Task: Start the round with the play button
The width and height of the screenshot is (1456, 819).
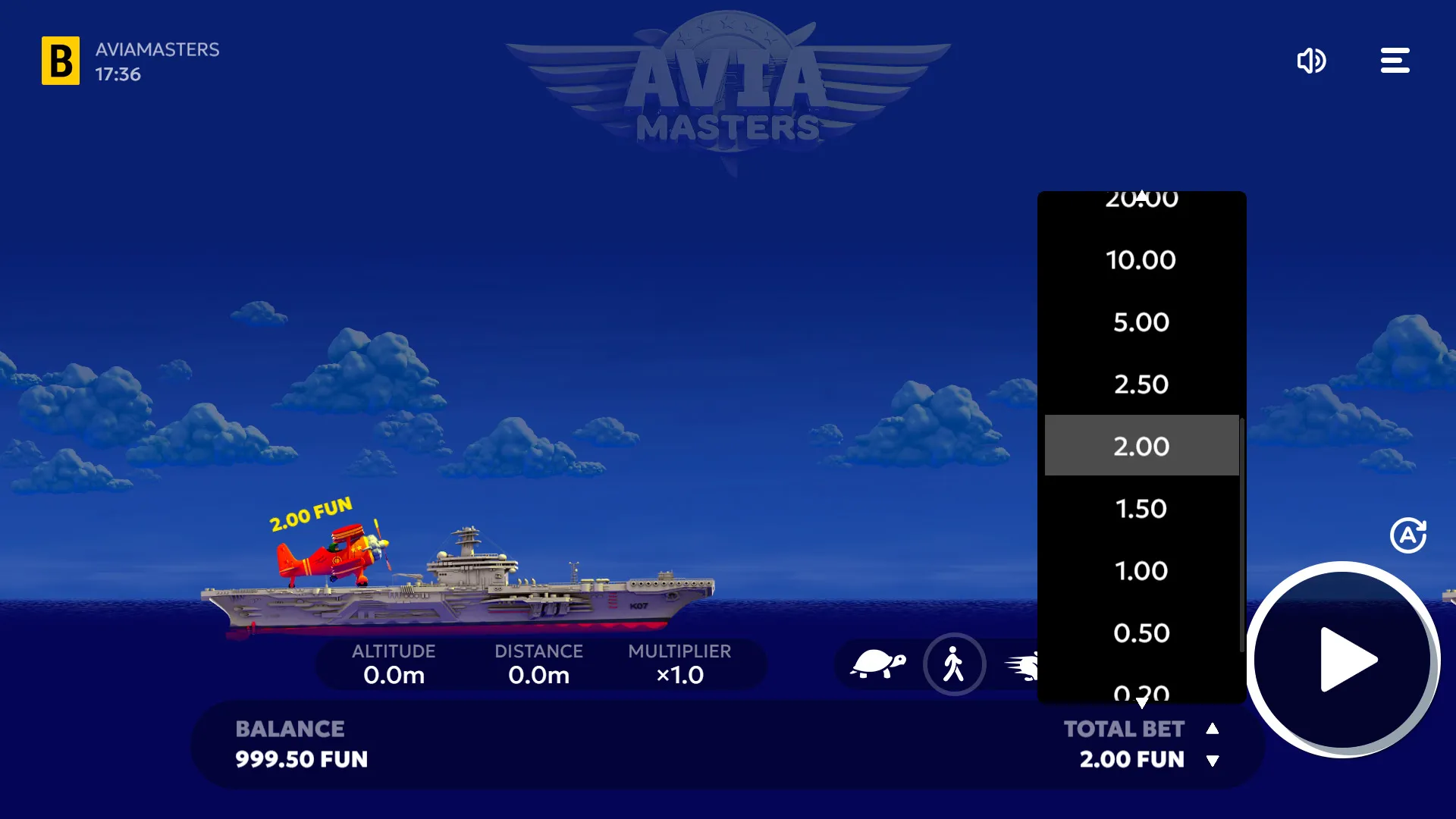Action: click(x=1343, y=659)
